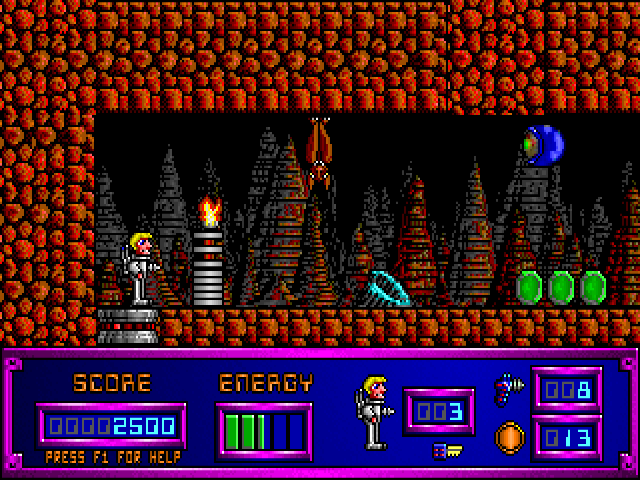Click the astronaut lives icon in the HUD
This screenshot has width=640, height=480.
pos(372,412)
